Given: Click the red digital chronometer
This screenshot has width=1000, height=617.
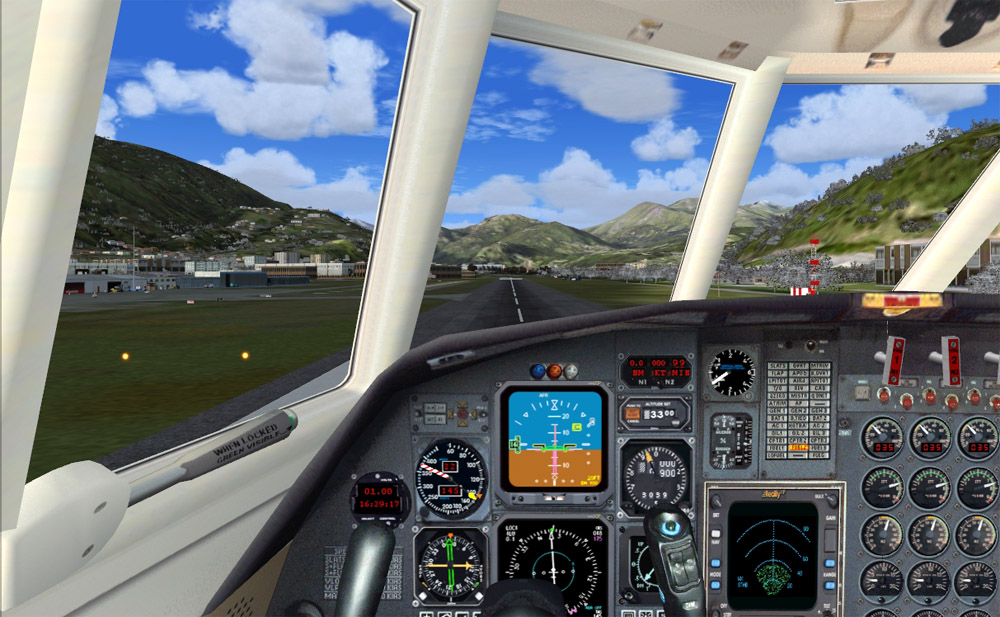Looking at the screenshot, I should 381,498.
